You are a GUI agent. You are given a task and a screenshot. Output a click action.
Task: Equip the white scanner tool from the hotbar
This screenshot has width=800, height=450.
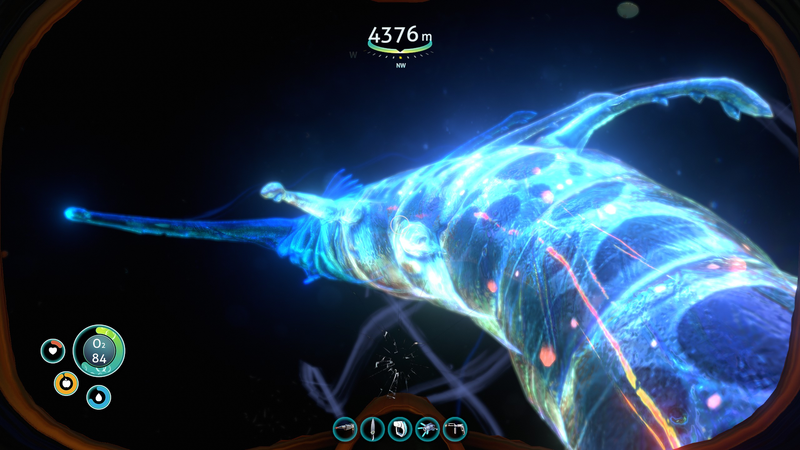click(400, 429)
